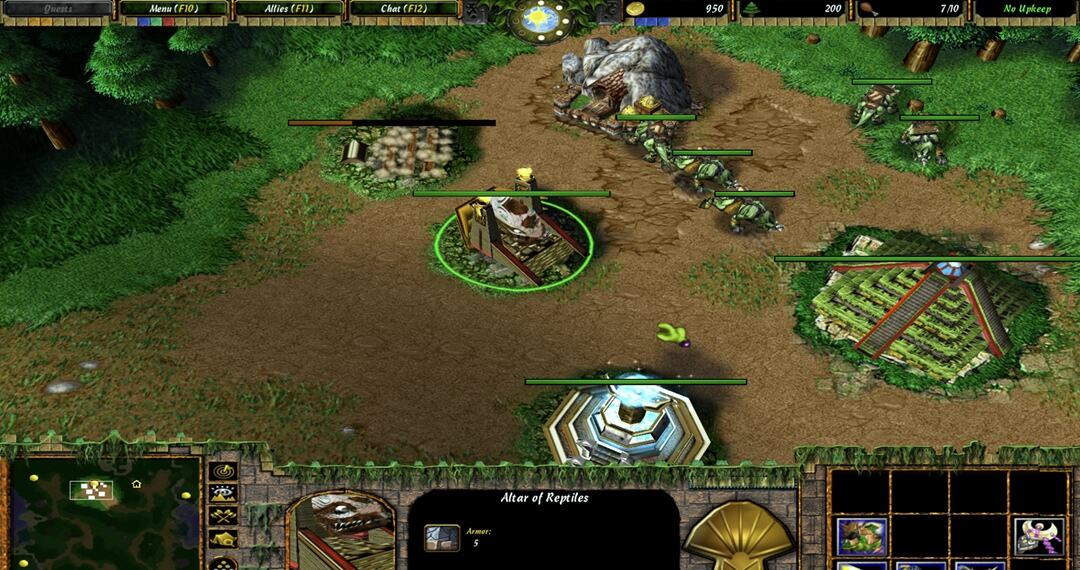Open the Quests log
Image resolution: width=1080 pixels, height=570 pixels.
tap(56, 9)
